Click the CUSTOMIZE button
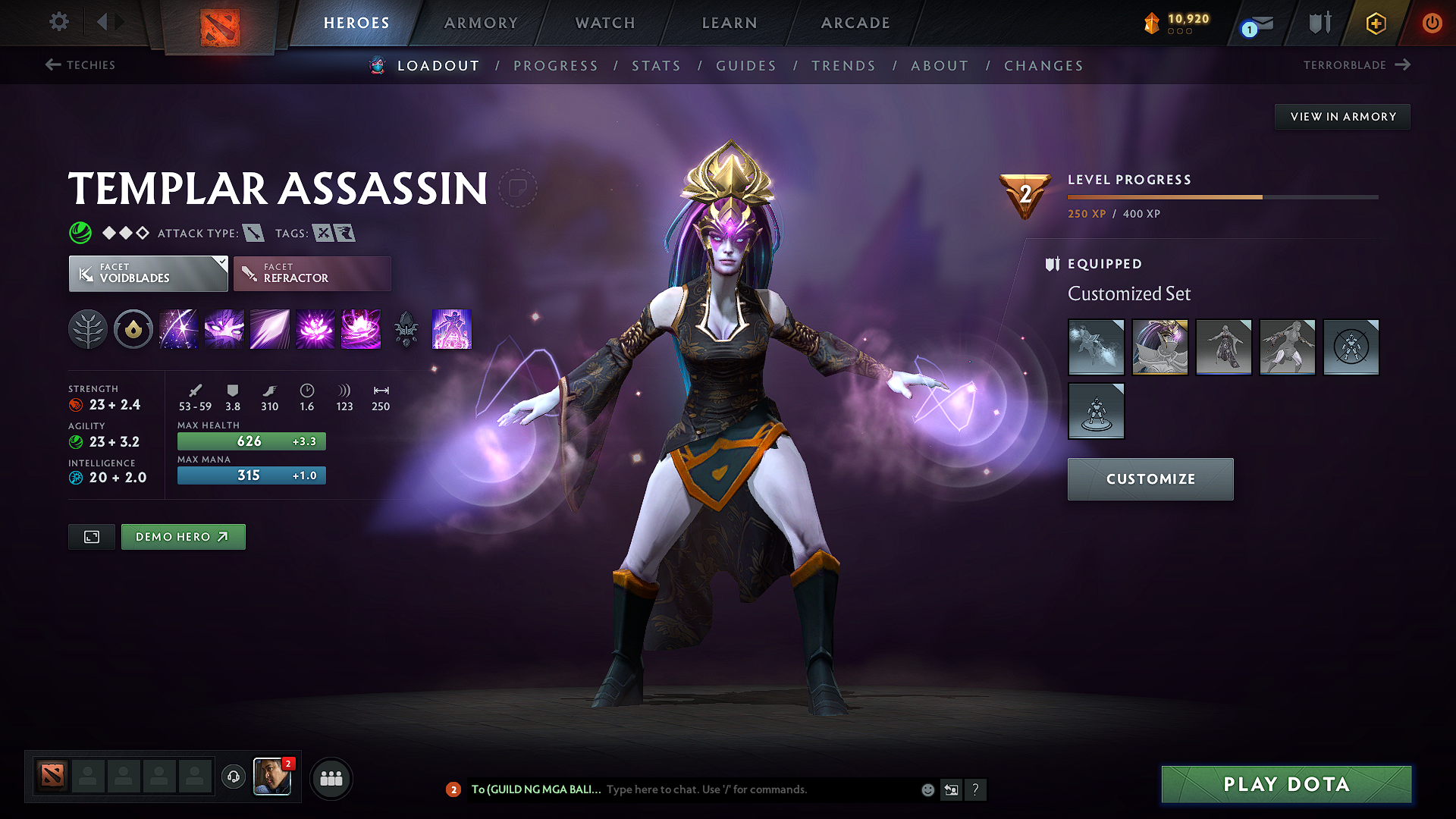 1150,479
